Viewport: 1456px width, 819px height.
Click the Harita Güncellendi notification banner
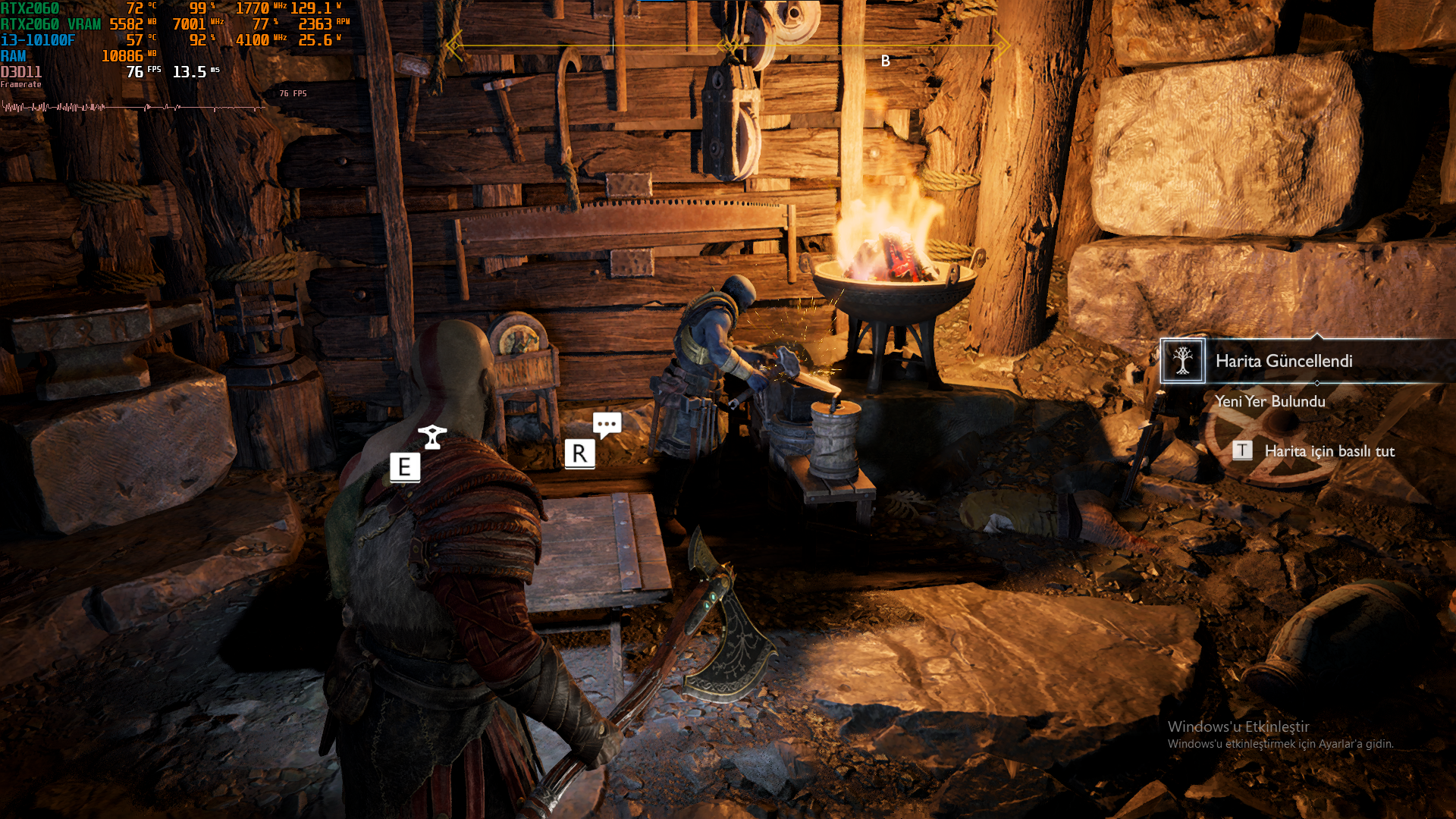tap(1283, 361)
